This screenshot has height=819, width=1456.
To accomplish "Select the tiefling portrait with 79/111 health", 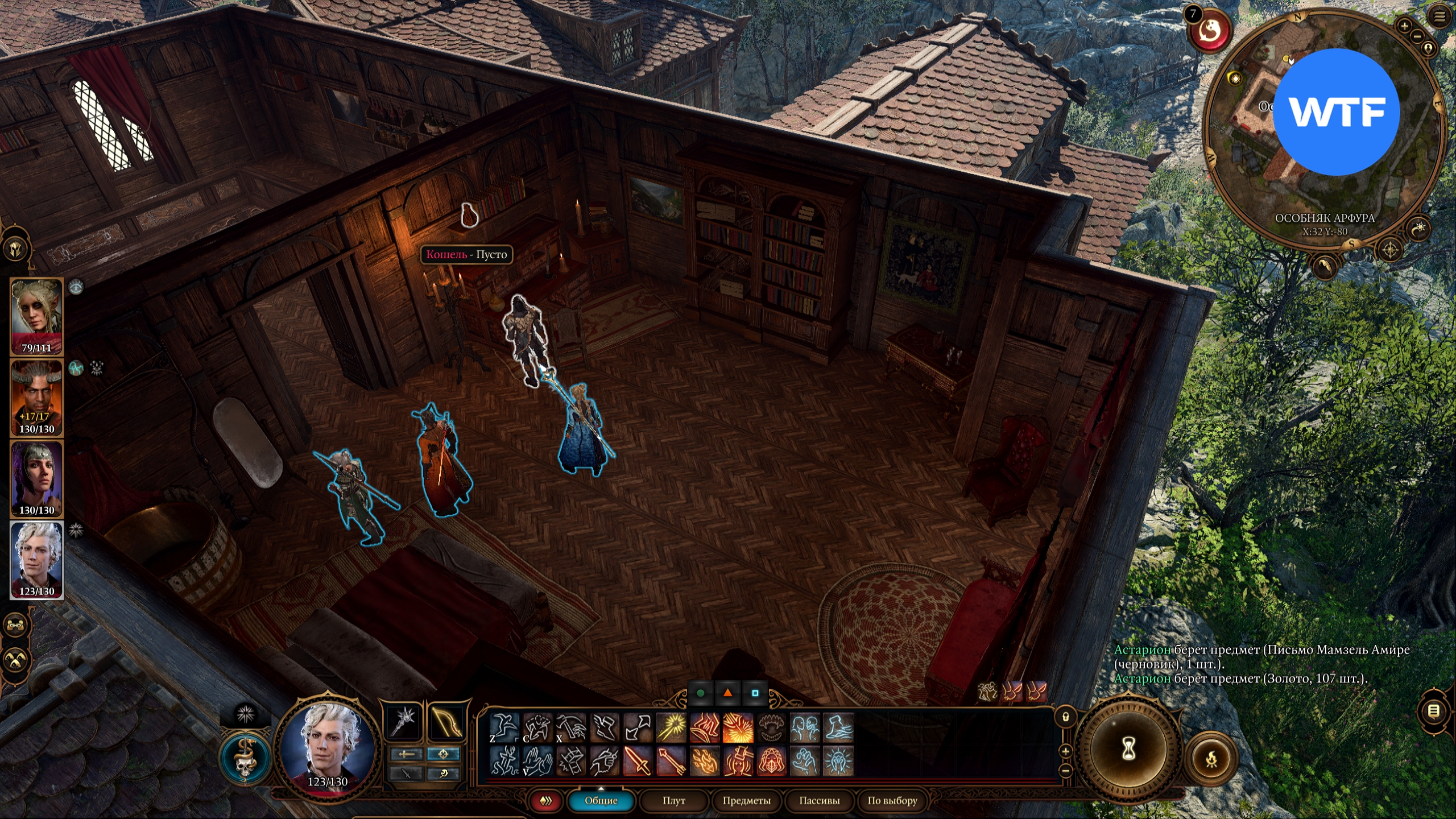I will point(36,316).
